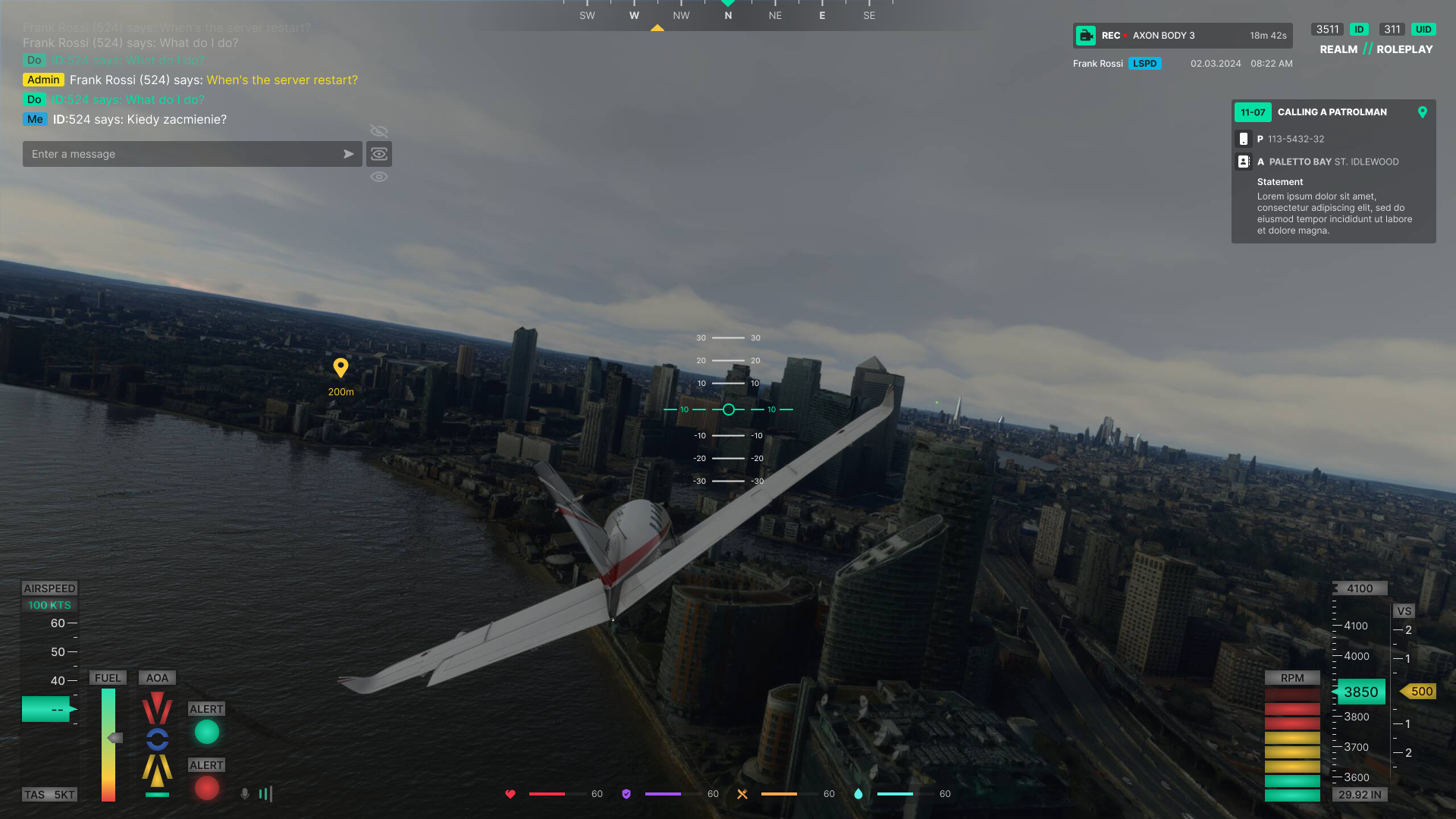The height and width of the screenshot is (819, 1456).
Task: Click the phone icon next to 113-5432-32
Action: 1244,139
